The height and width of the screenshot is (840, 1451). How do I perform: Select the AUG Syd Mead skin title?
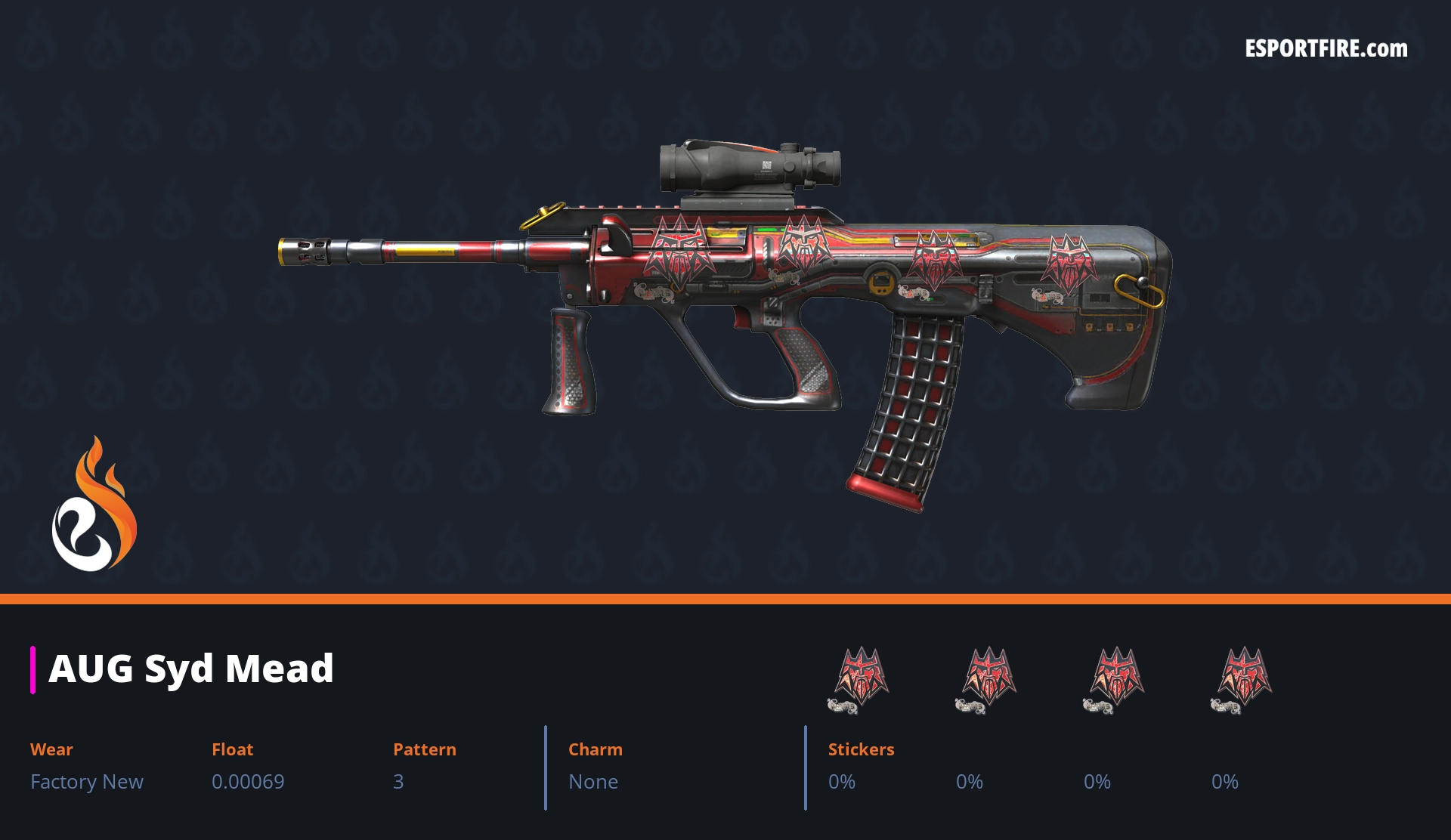(191, 669)
